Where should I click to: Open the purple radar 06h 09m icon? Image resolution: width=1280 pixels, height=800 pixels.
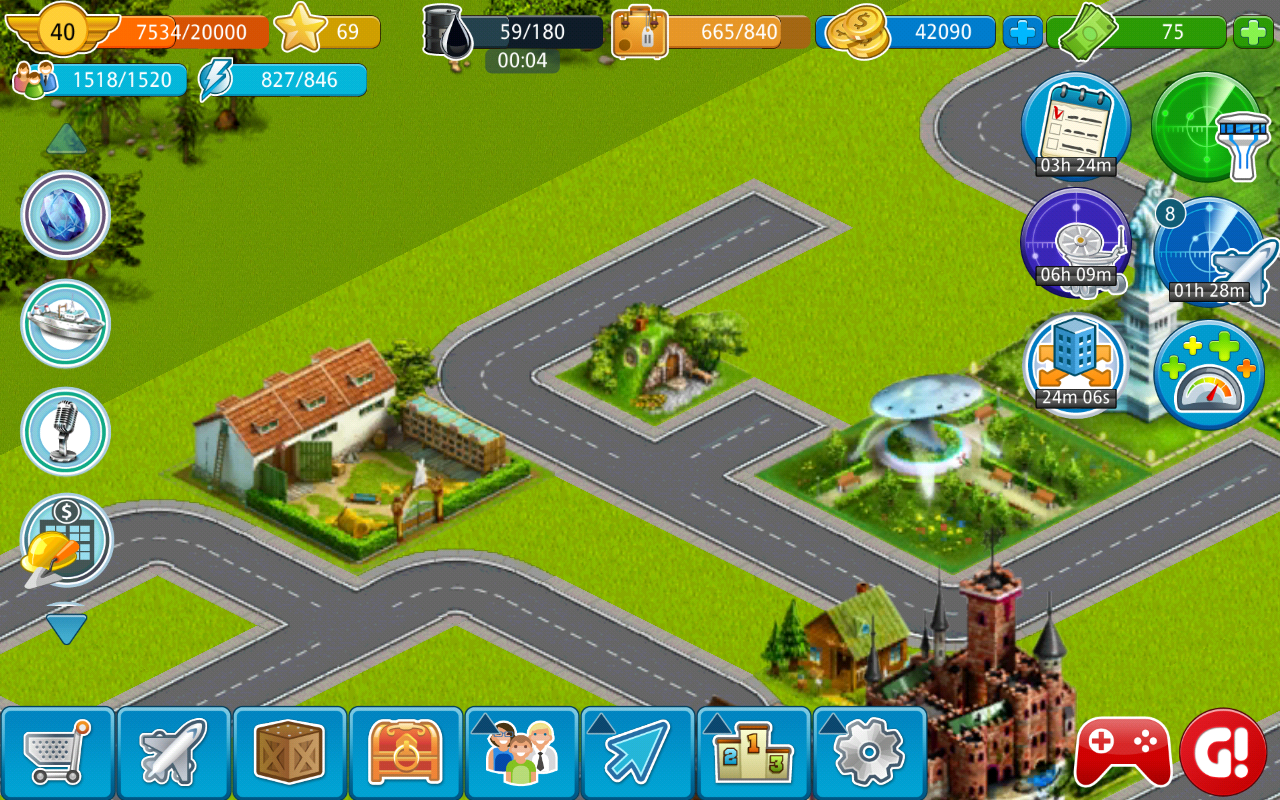coord(1075,240)
